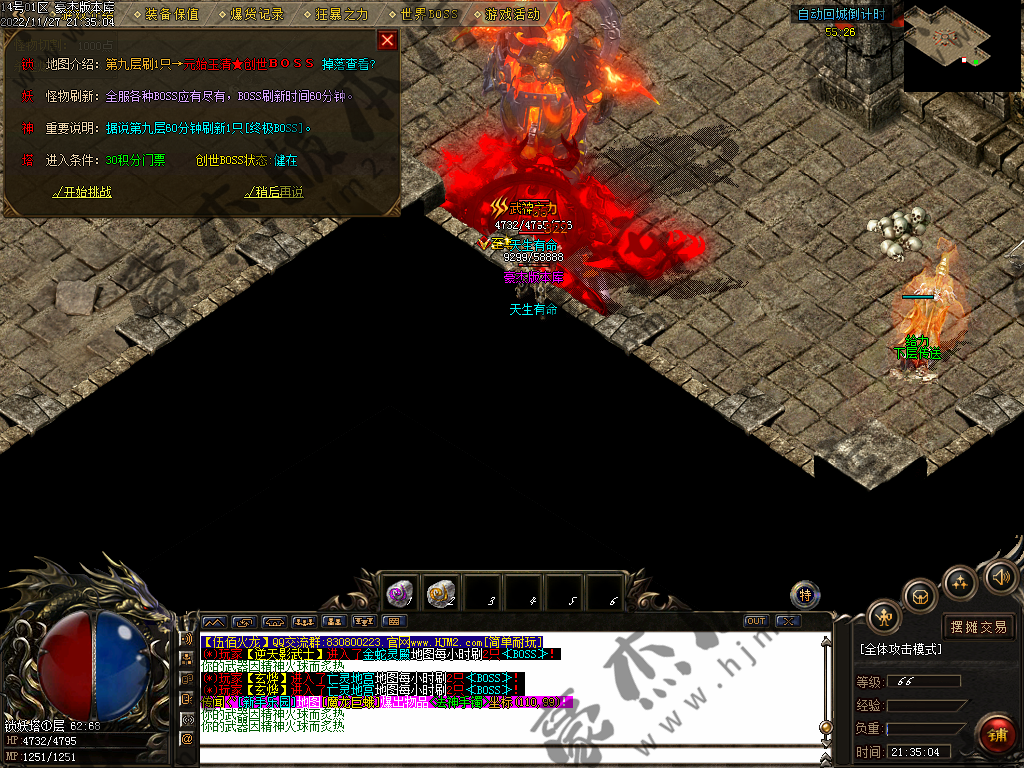This screenshot has width=1024, height=768.
Task: Toggle the sound speaker icon
Action: click(x=1000, y=576)
